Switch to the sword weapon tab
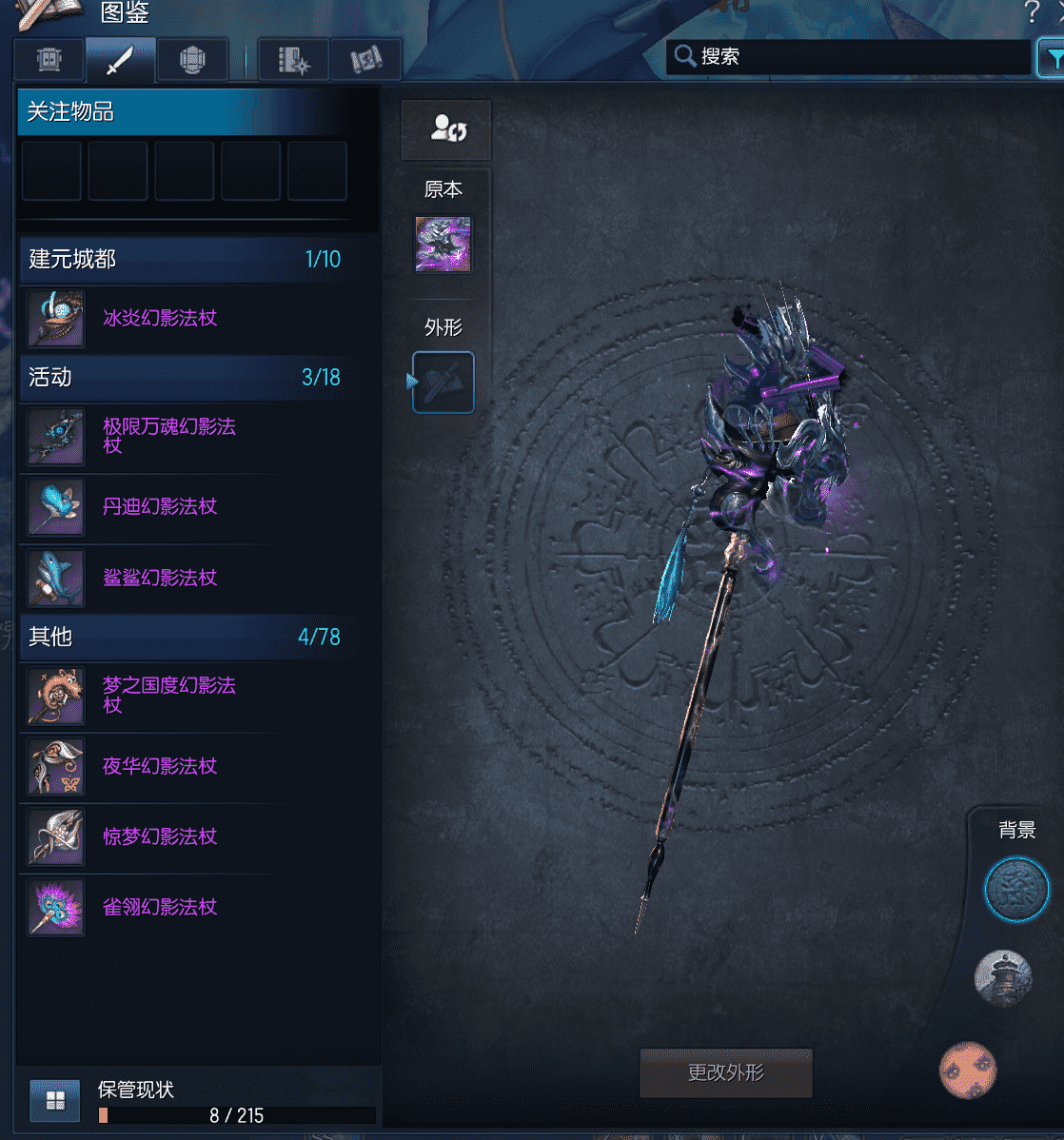Image resolution: width=1064 pixels, height=1140 pixels. pyautogui.click(x=120, y=61)
